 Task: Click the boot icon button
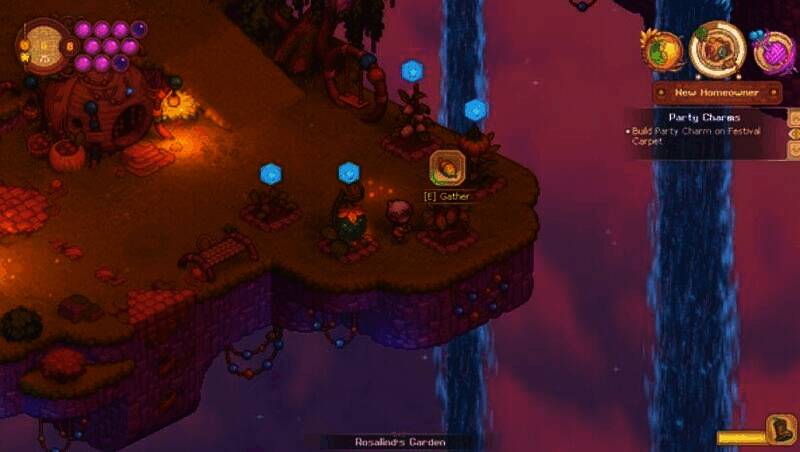(x=780, y=430)
